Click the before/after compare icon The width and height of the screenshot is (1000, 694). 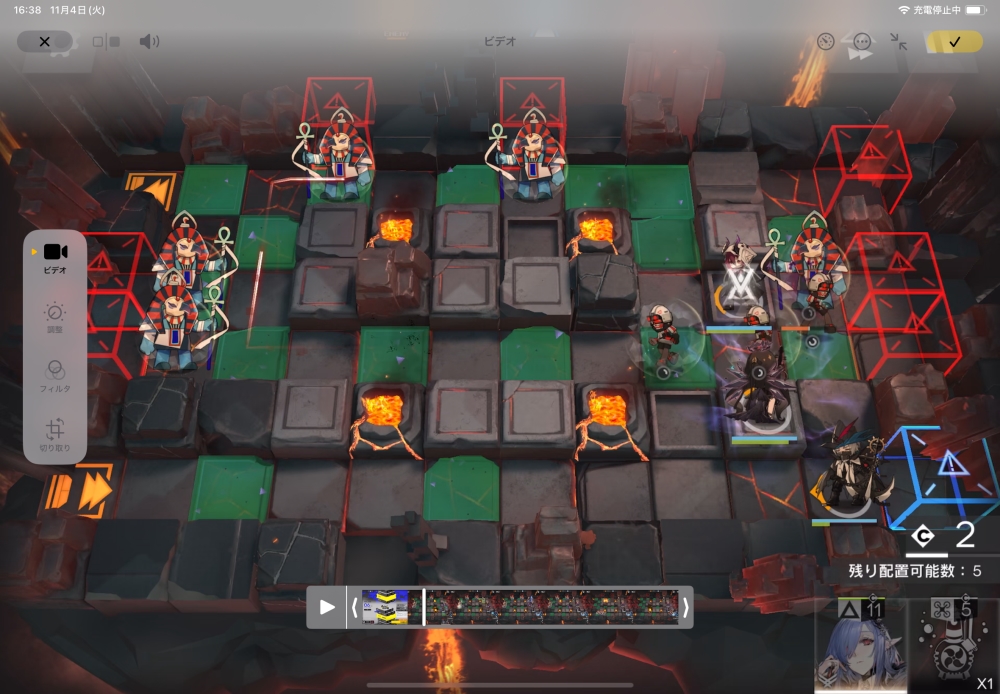pyautogui.click(x=106, y=42)
